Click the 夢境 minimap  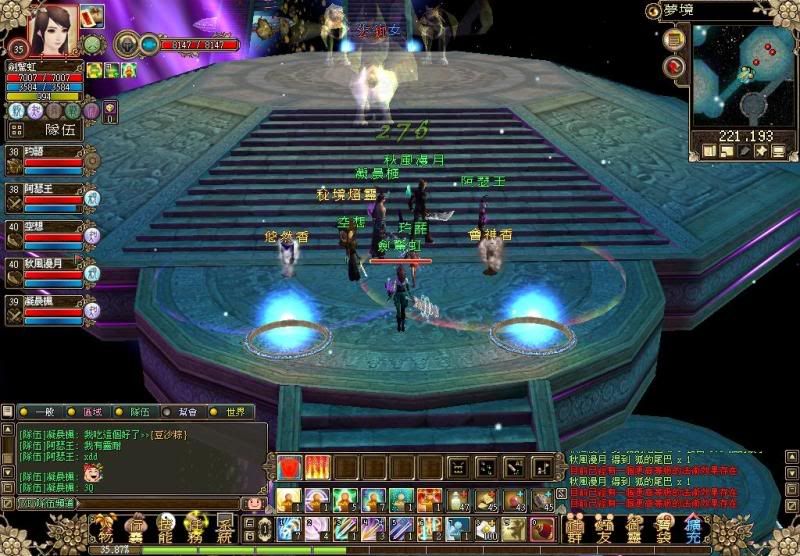point(740,75)
